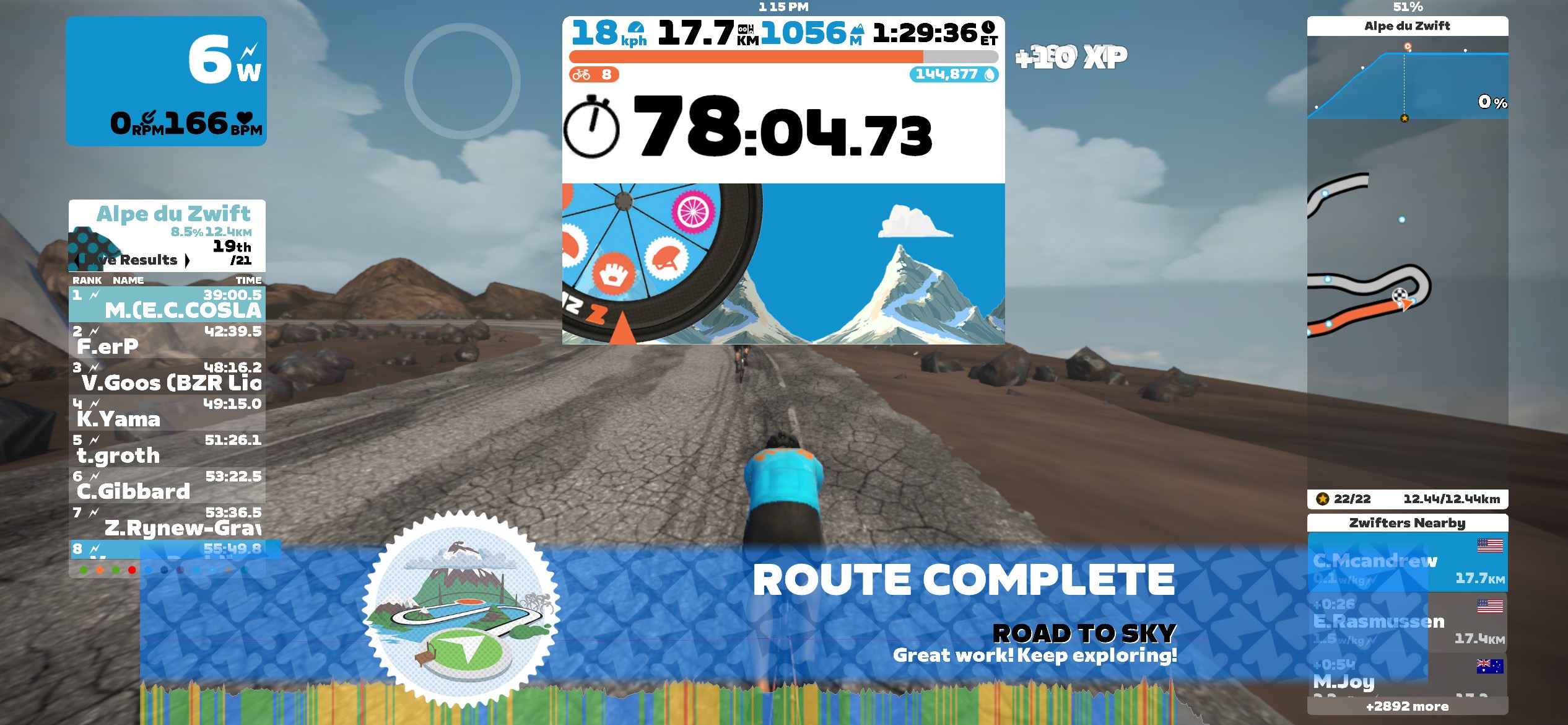
Task: Click the clock icon beside the 1:29:36 timer
Action: tap(989, 28)
